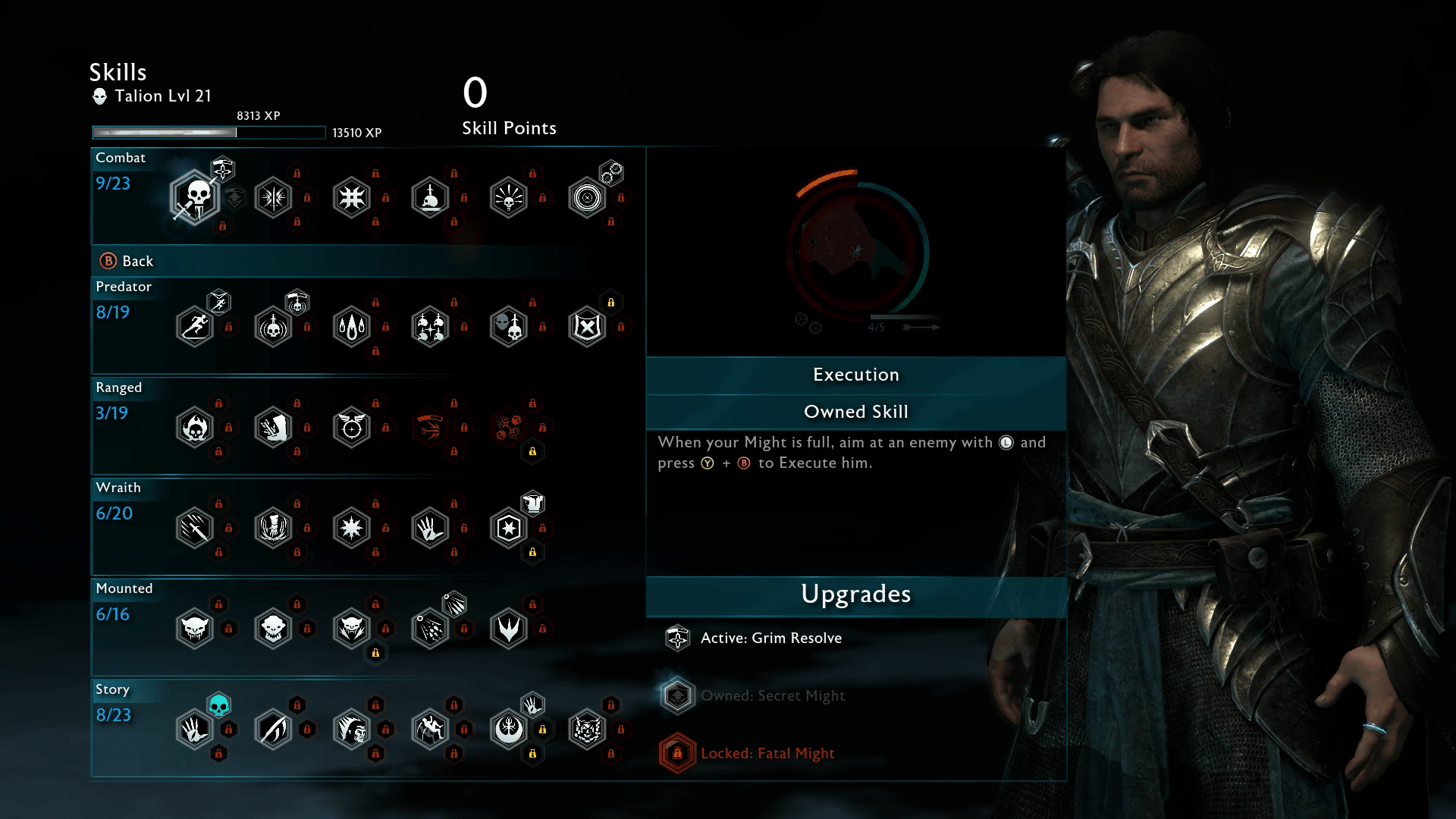Select the caragor head skill in the Mounted row
This screenshot has height=819, width=1456.
pyautogui.click(x=196, y=629)
